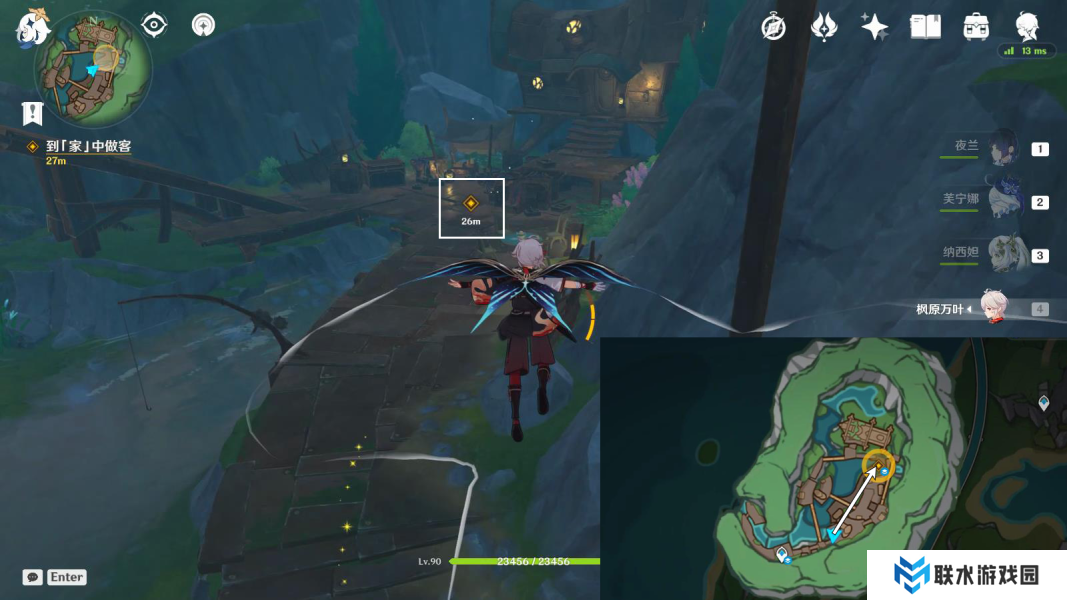Open the Wish banner icon
Image resolution: width=1067 pixels, height=600 pixels.
(824, 27)
